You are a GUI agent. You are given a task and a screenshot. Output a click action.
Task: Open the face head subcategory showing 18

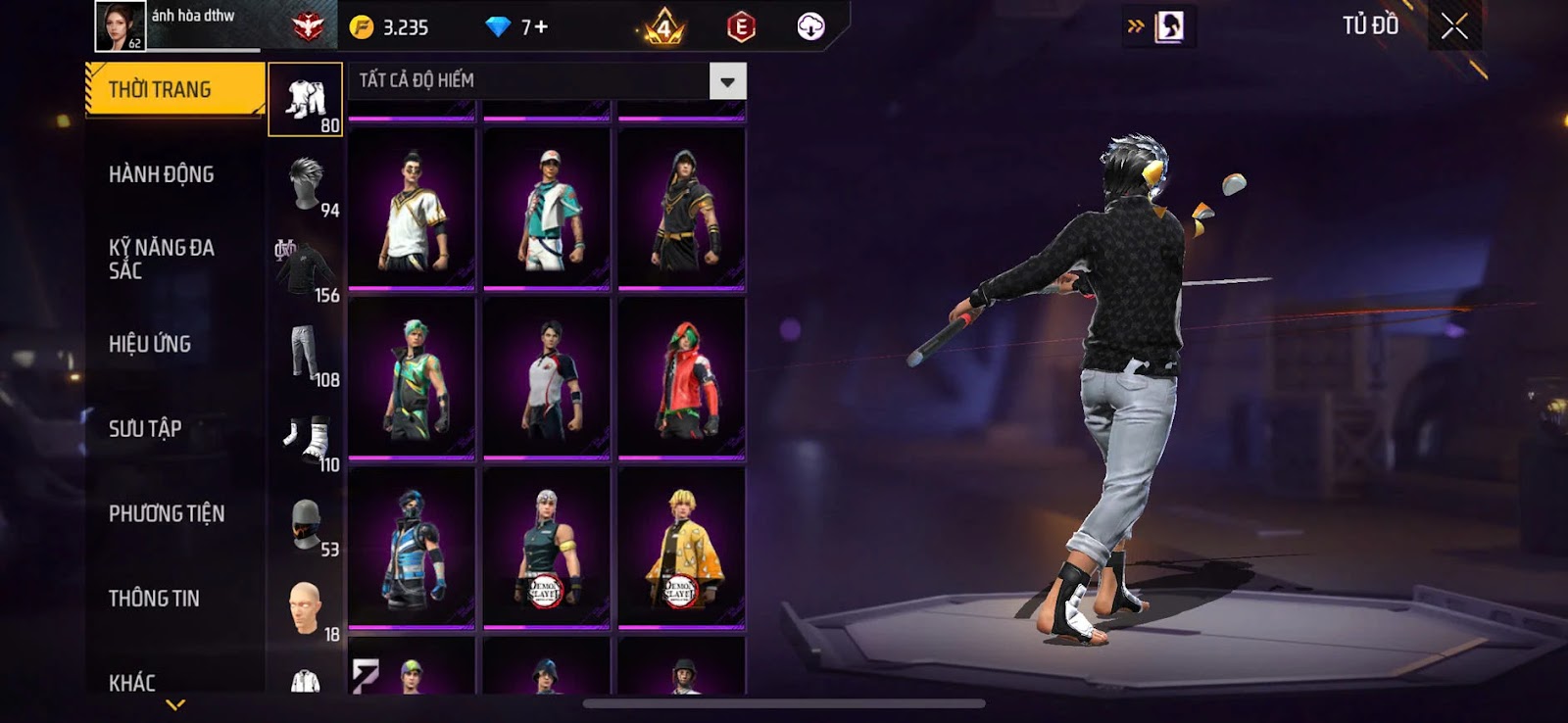tap(306, 608)
